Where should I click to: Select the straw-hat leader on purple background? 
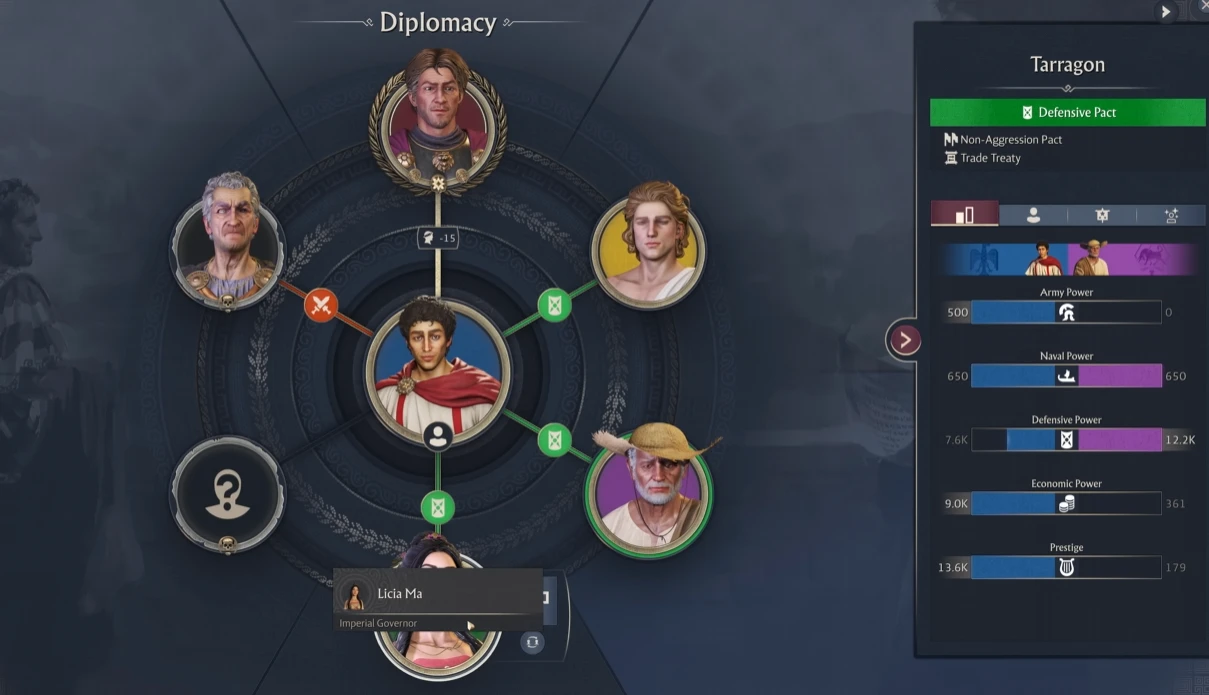point(648,490)
